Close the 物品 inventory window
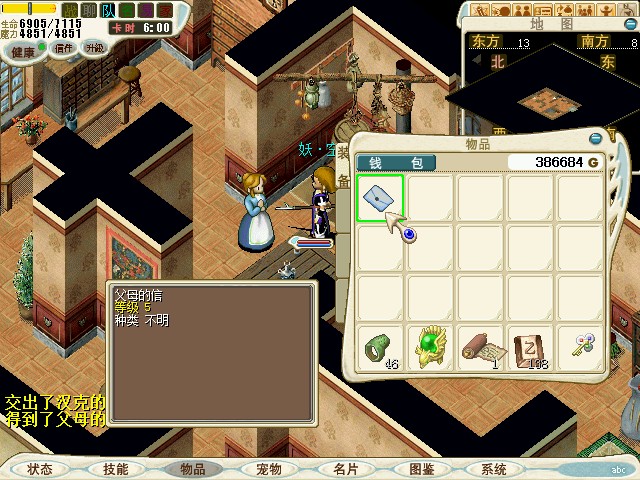Screen dimensions: 640x480 597,138
